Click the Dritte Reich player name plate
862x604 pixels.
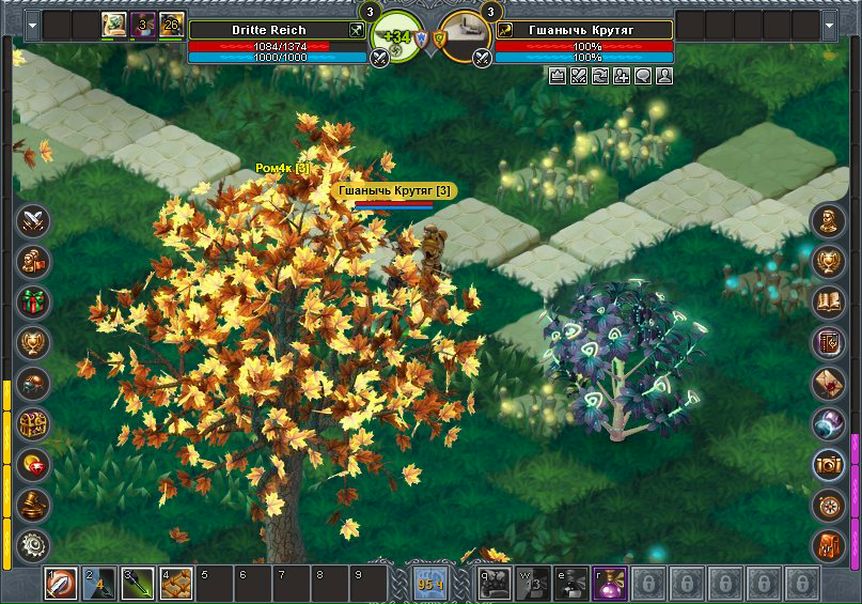click(269, 30)
